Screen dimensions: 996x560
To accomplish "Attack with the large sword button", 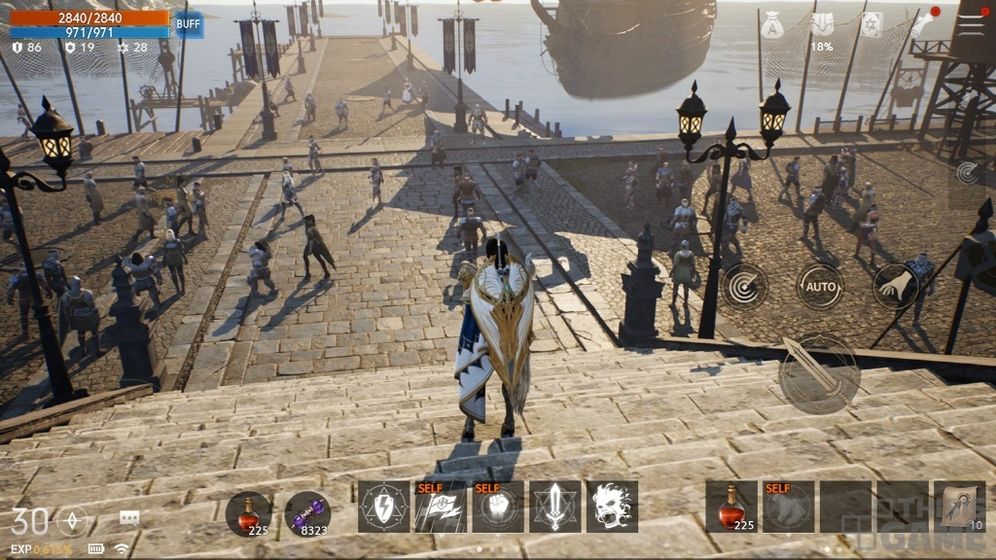I will [818, 372].
